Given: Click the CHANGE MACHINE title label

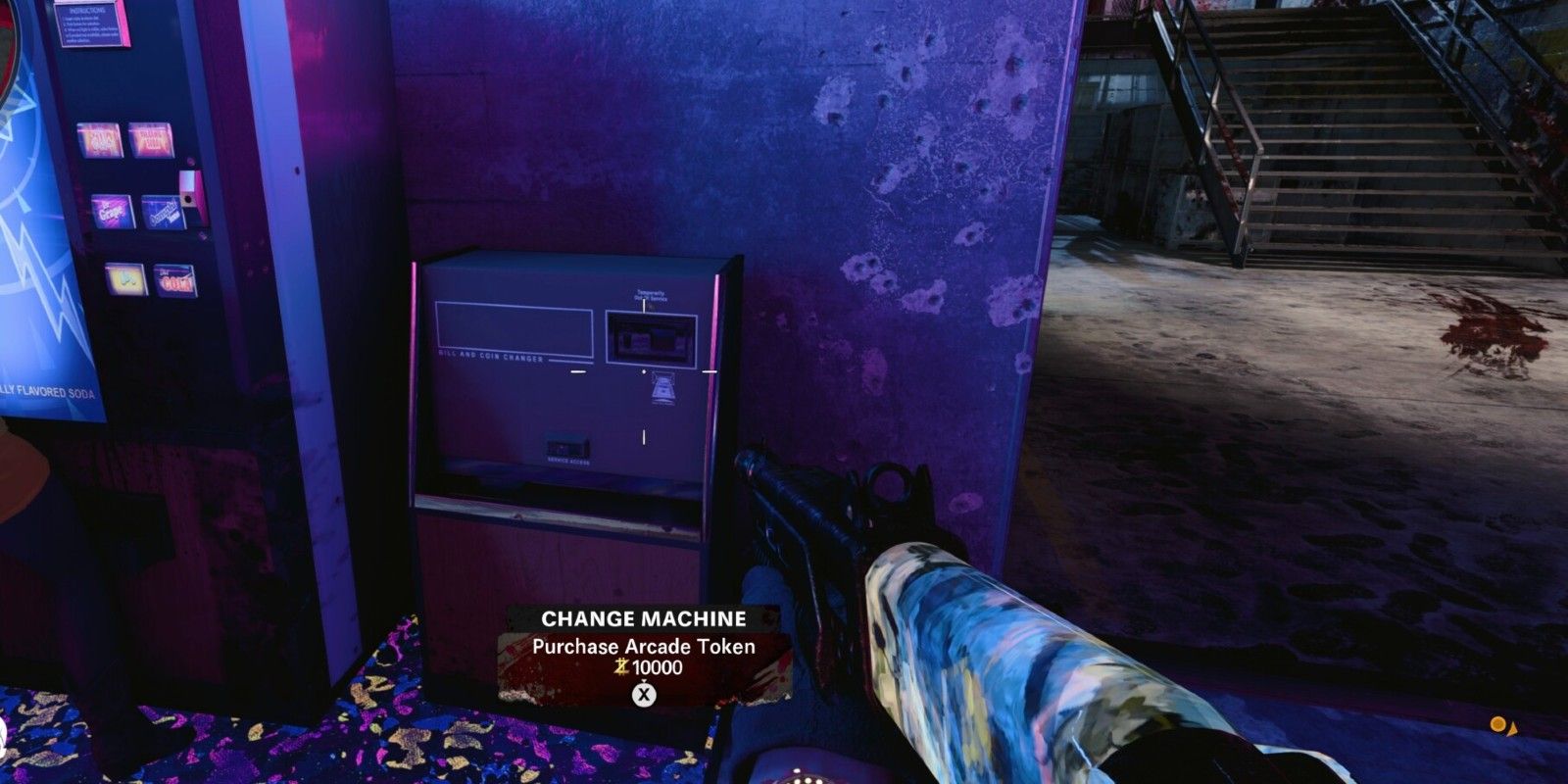Looking at the screenshot, I should coord(644,618).
